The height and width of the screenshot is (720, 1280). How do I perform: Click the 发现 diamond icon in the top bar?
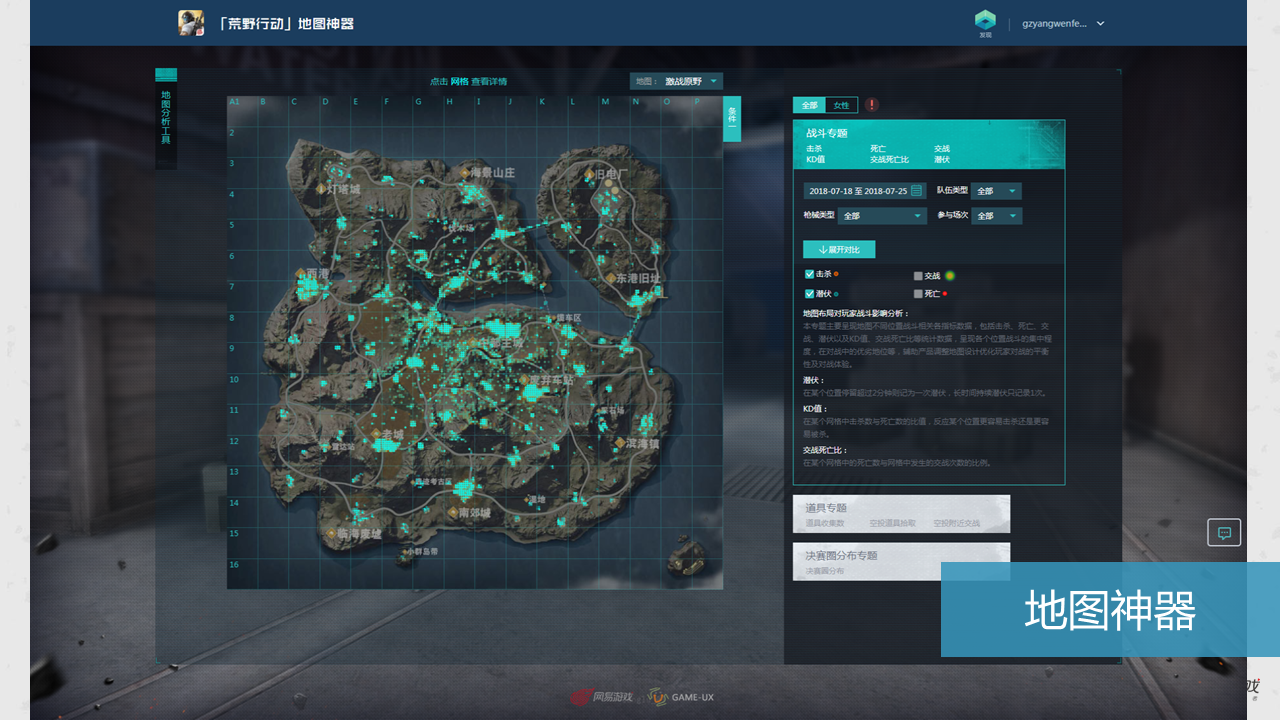(x=984, y=20)
